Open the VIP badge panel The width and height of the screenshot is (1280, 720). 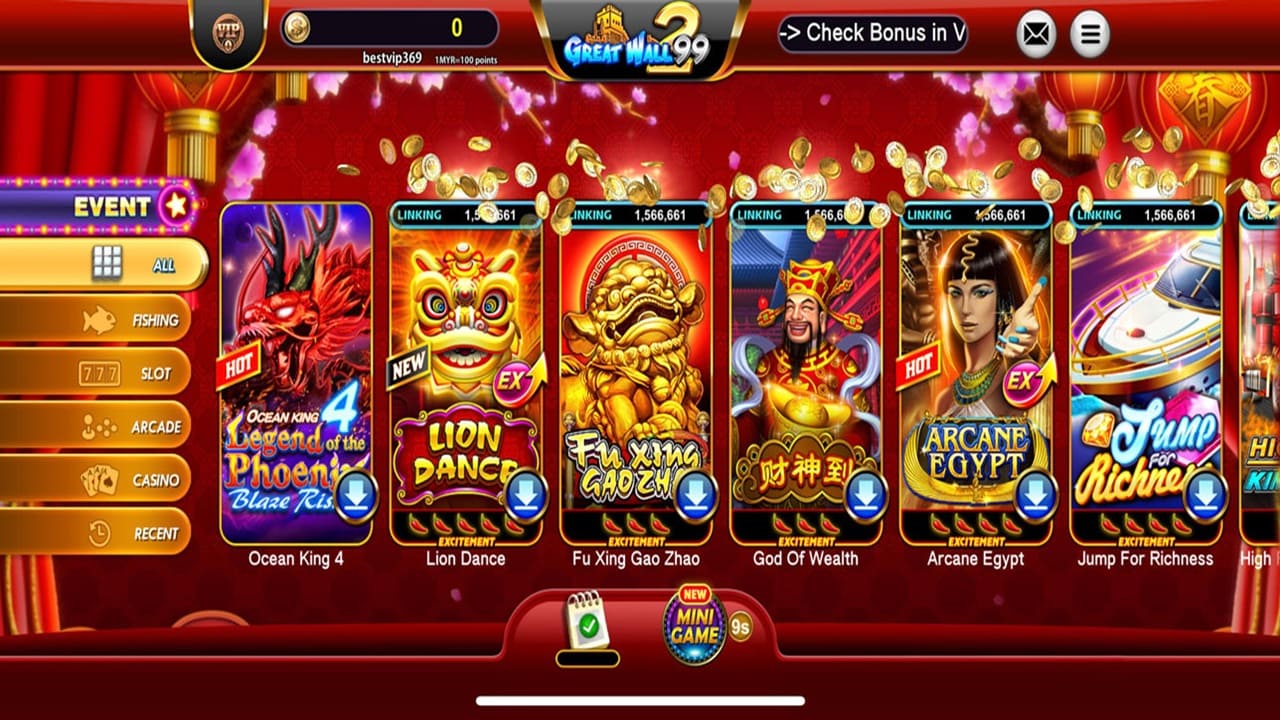point(228,33)
